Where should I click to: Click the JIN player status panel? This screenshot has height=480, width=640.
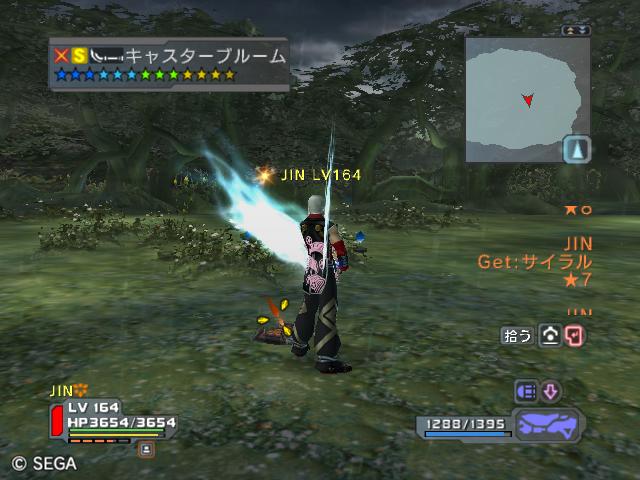110,422
